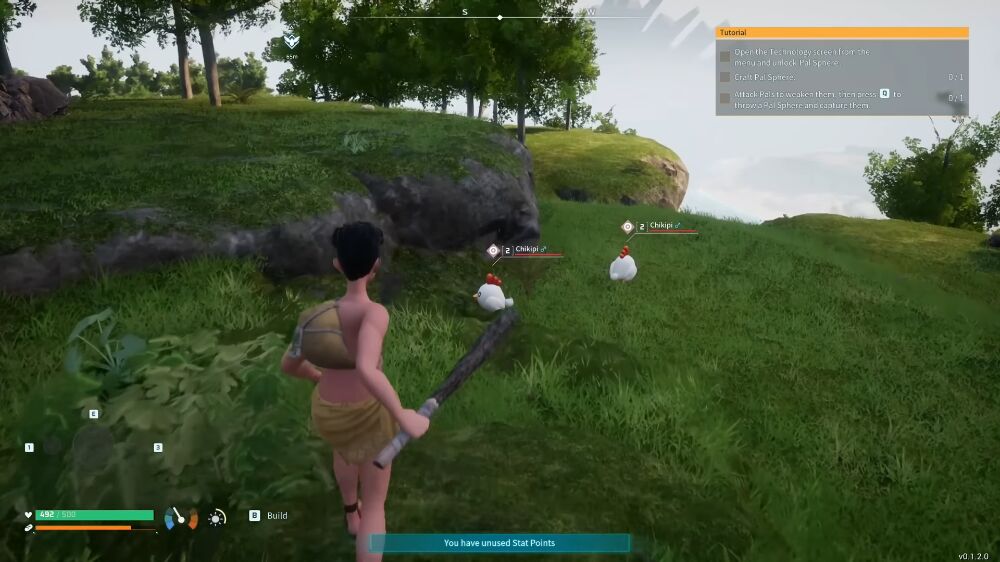Click the time-of-day sun icon
Screen dimensions: 1000x562
217,517
